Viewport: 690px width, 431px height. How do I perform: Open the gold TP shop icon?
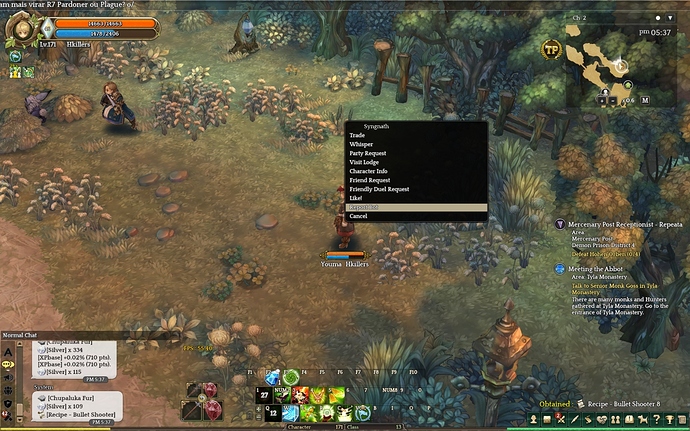[551, 49]
